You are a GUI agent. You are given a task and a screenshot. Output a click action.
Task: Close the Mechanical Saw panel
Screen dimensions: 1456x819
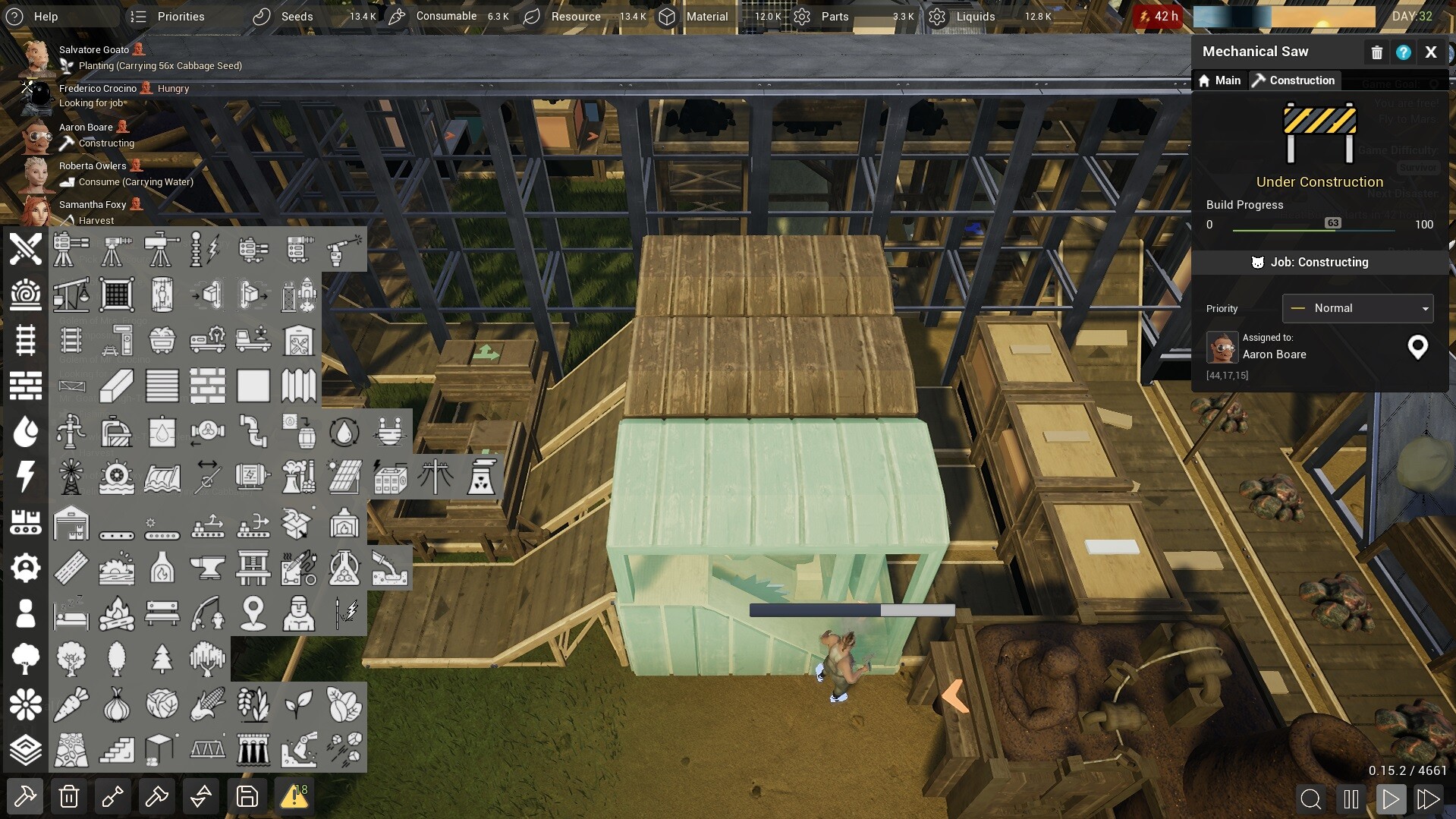(1430, 52)
